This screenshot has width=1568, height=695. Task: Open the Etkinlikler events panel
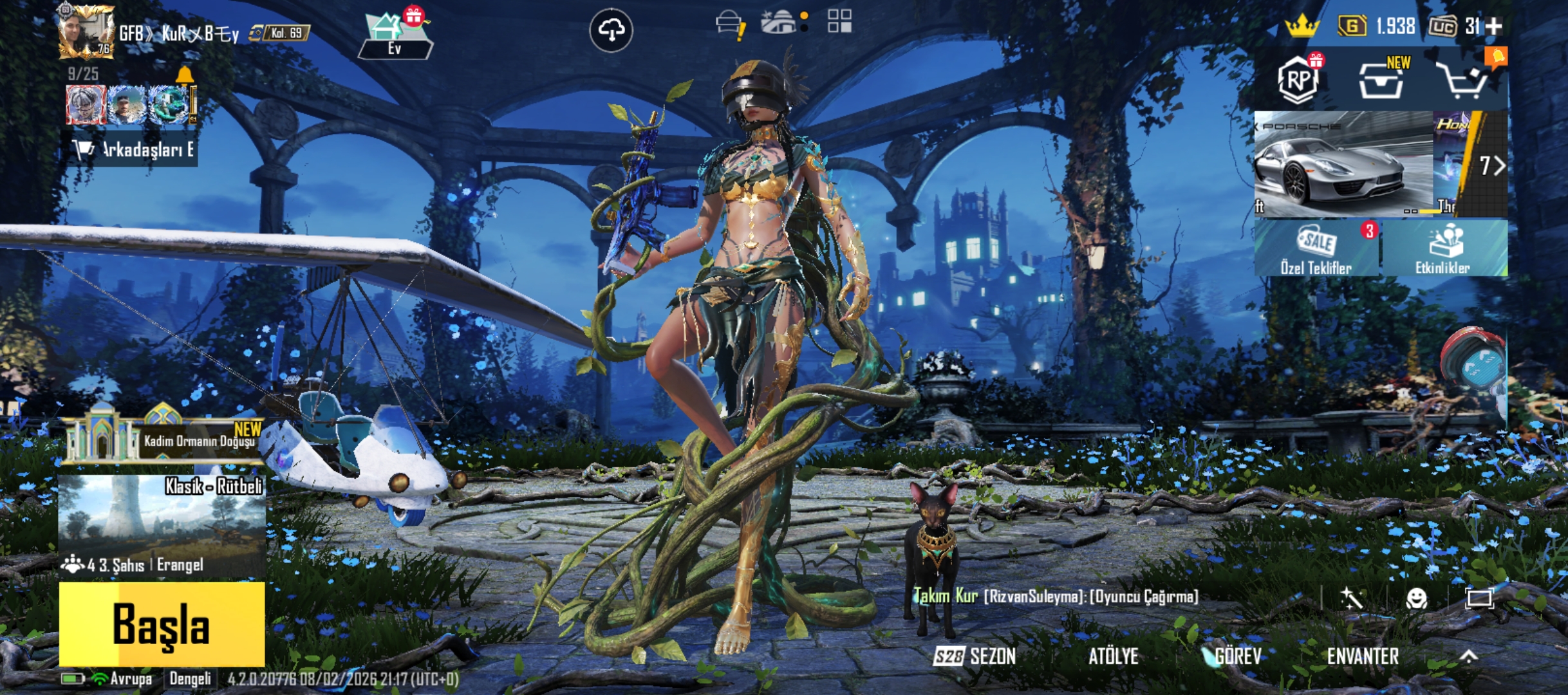(x=1442, y=248)
